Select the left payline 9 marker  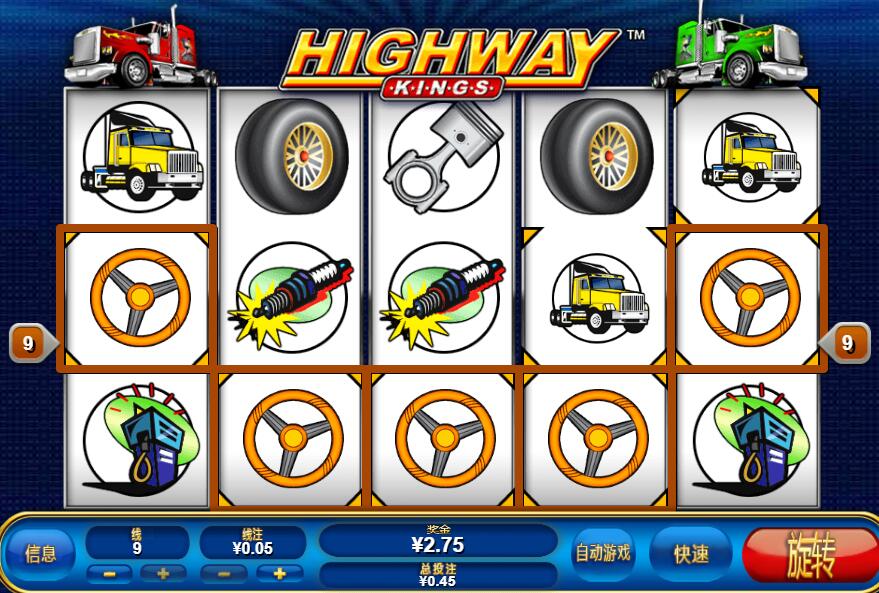point(27,344)
